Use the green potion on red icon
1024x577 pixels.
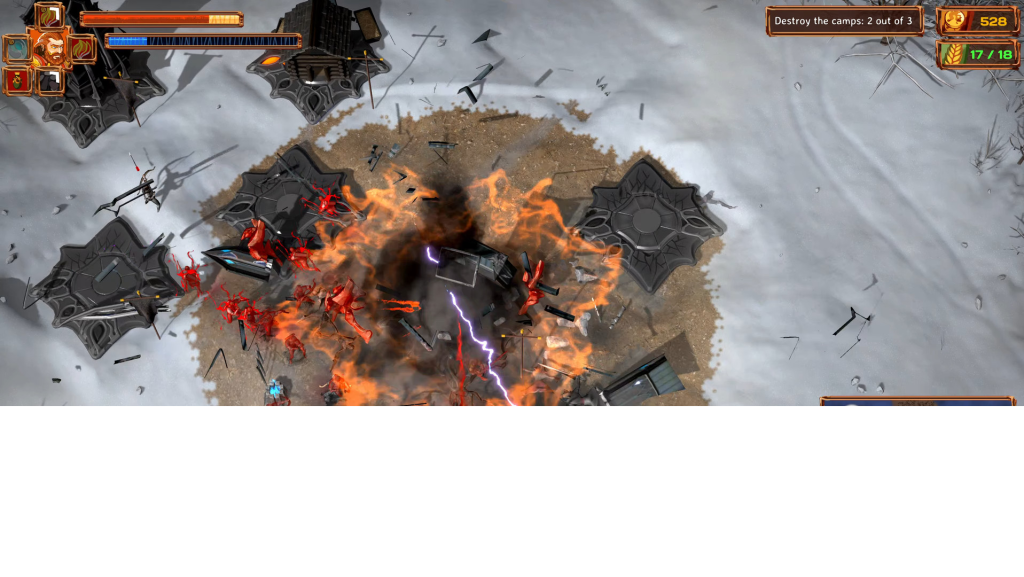17,80
